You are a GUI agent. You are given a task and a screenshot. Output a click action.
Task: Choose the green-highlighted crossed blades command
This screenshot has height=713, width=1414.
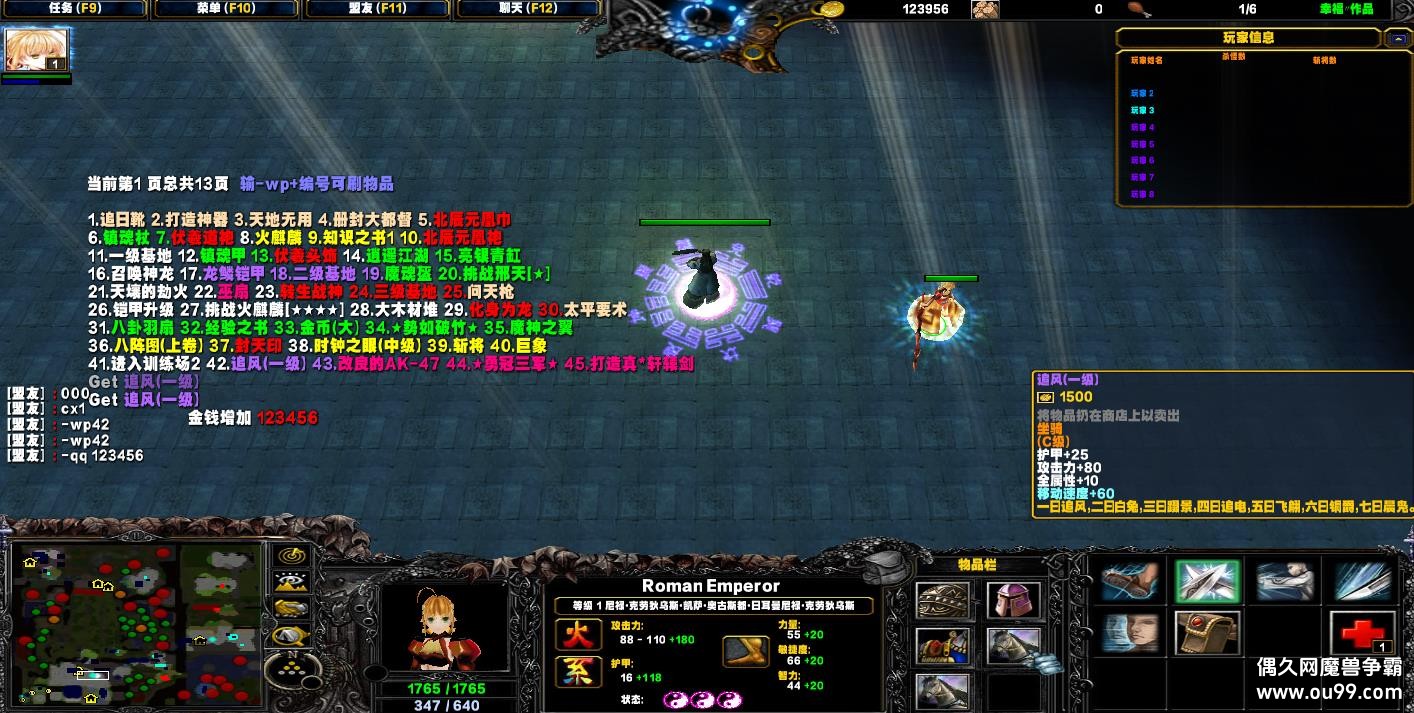pyautogui.click(x=1207, y=581)
